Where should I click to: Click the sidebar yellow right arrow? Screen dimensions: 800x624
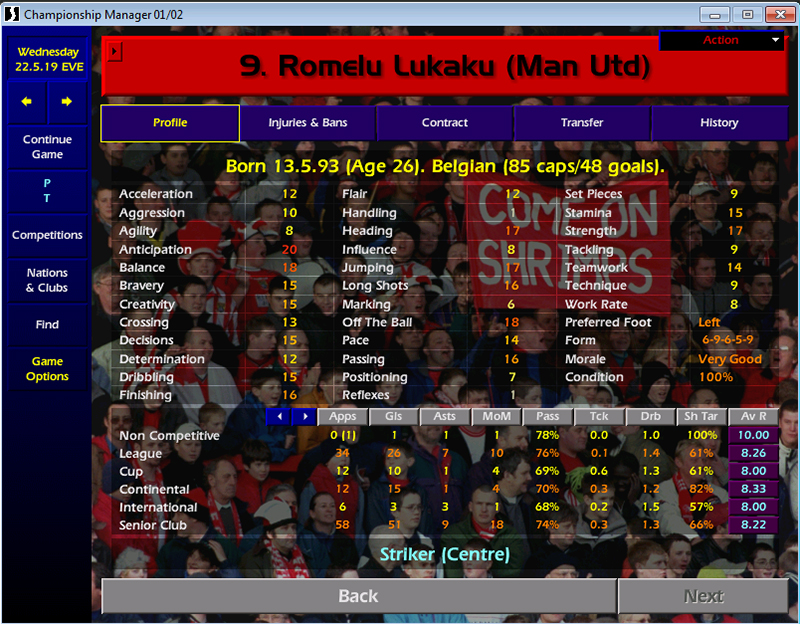click(x=67, y=102)
